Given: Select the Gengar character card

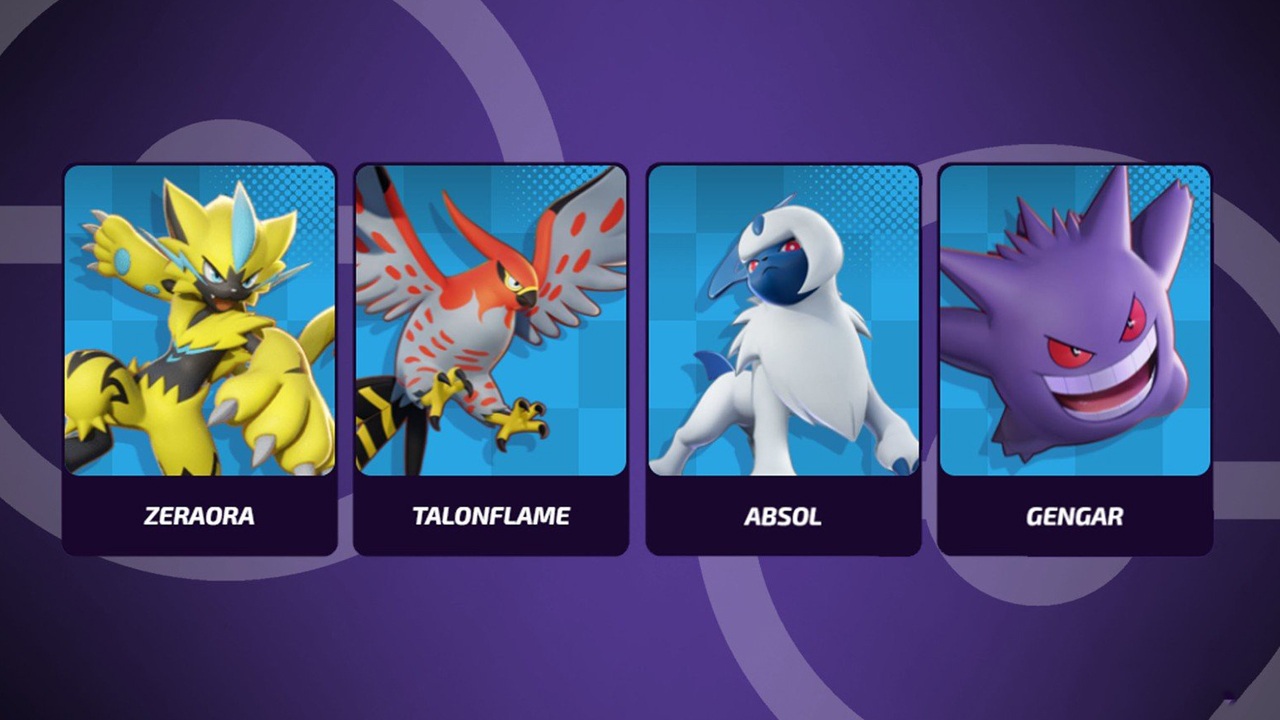Looking at the screenshot, I should [x=1074, y=355].
